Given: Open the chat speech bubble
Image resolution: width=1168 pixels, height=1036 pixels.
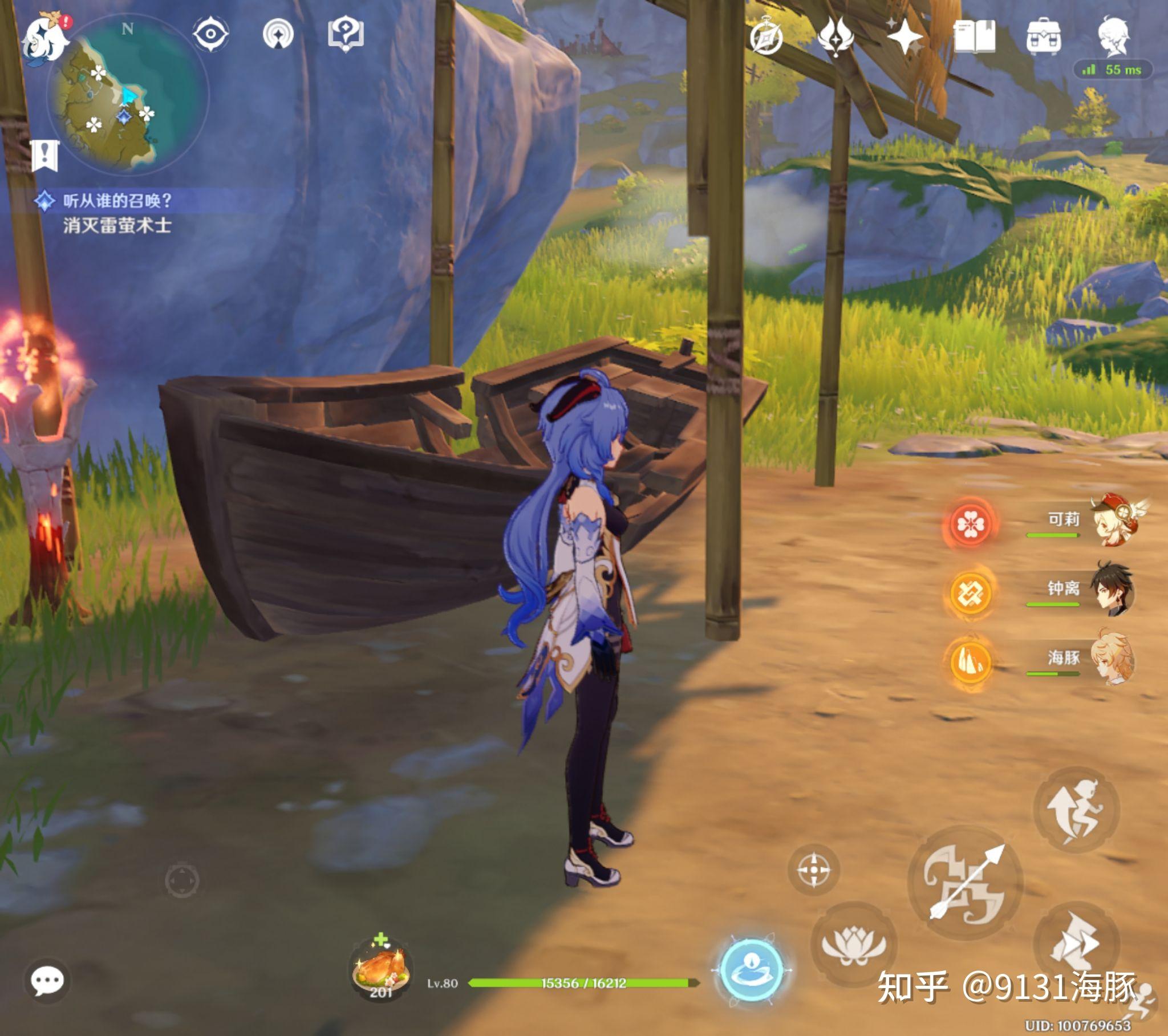Looking at the screenshot, I should point(47,981).
